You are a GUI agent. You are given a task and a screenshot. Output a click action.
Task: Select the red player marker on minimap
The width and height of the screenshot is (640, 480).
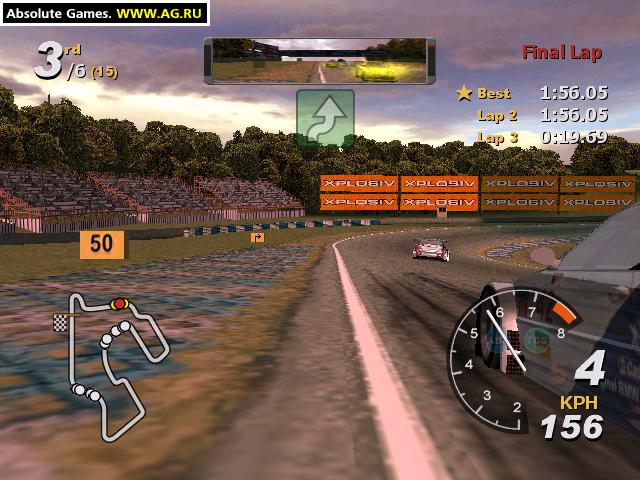click(120, 303)
